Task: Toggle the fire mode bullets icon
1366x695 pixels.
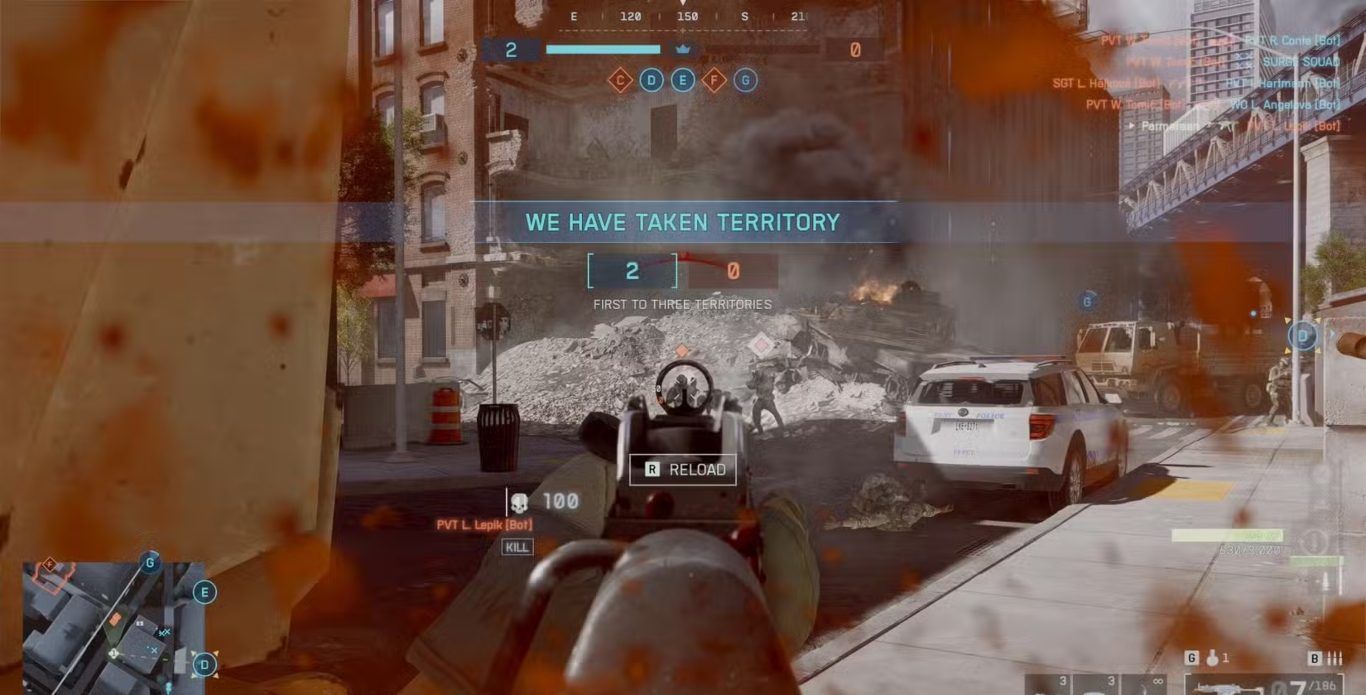Action: pos(1335,658)
